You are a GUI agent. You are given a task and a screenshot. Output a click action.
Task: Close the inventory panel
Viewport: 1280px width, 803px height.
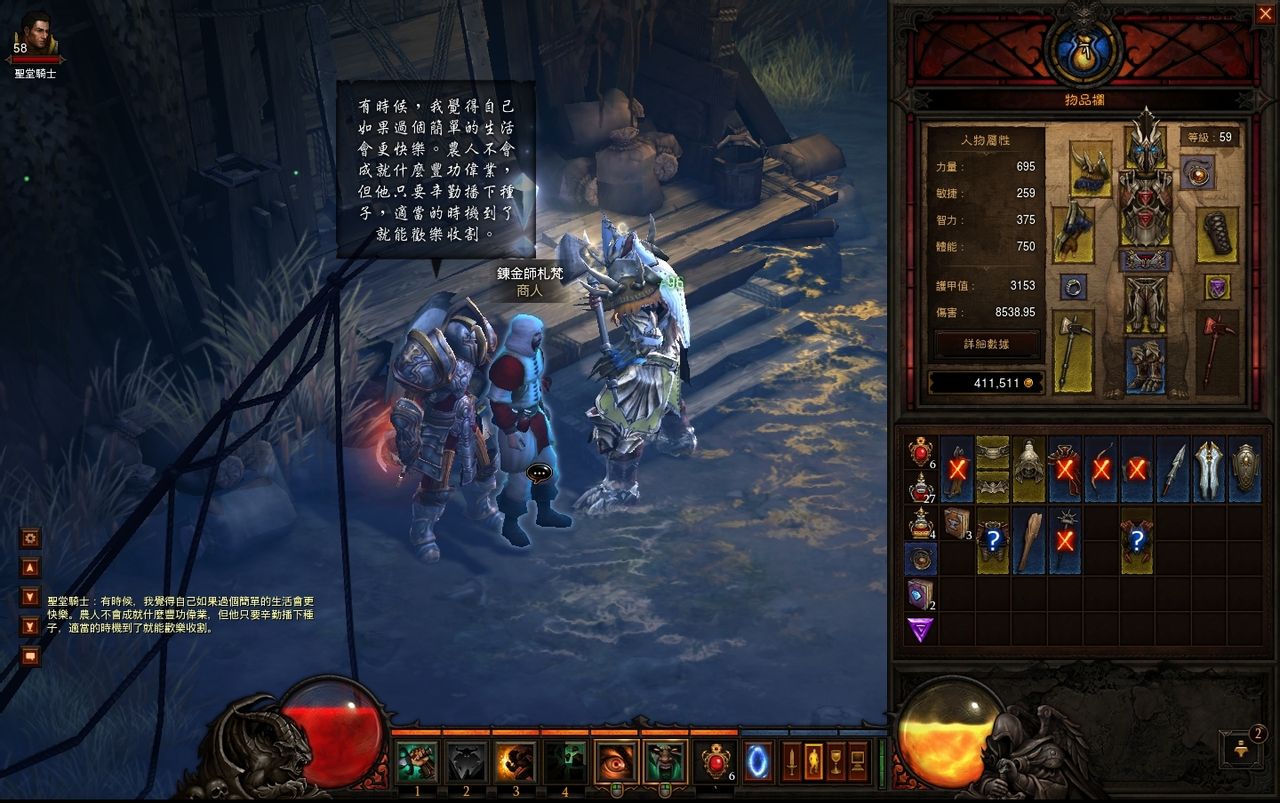point(1264,13)
